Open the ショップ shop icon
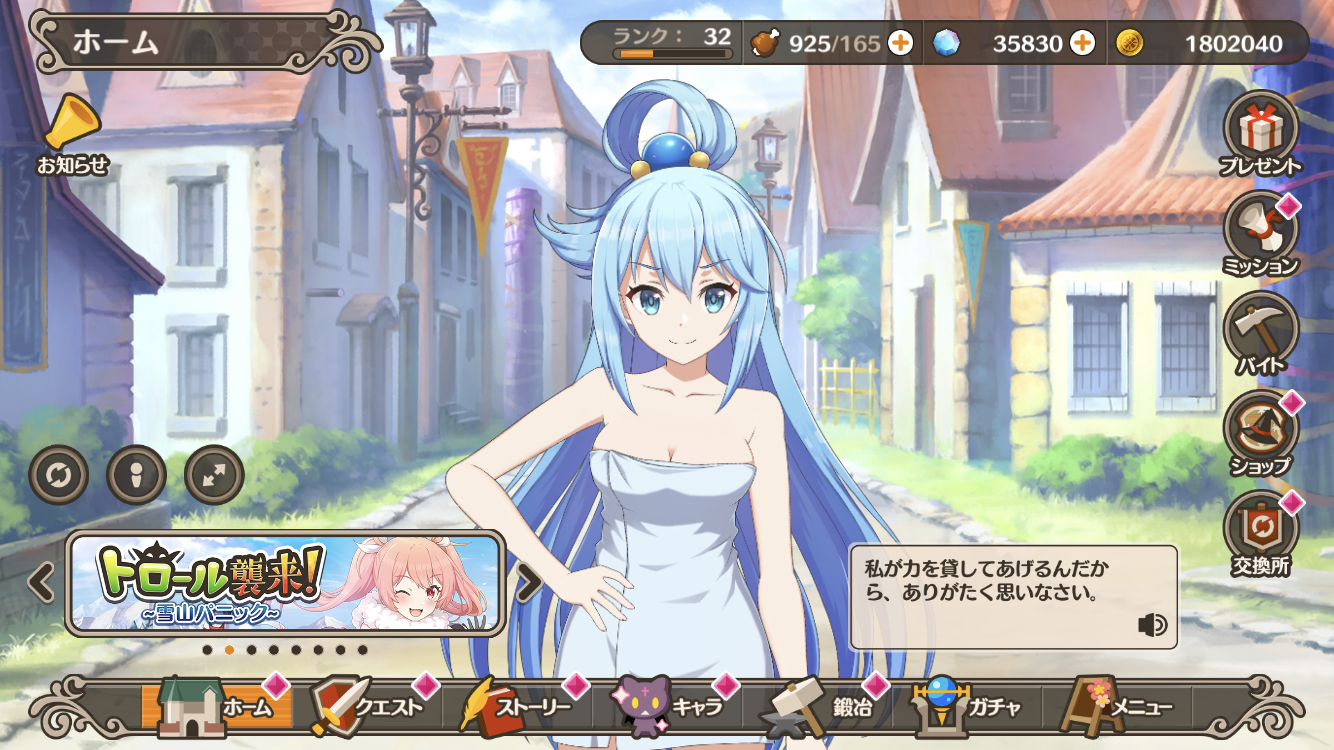Image resolution: width=1334 pixels, height=750 pixels. click(1260, 430)
